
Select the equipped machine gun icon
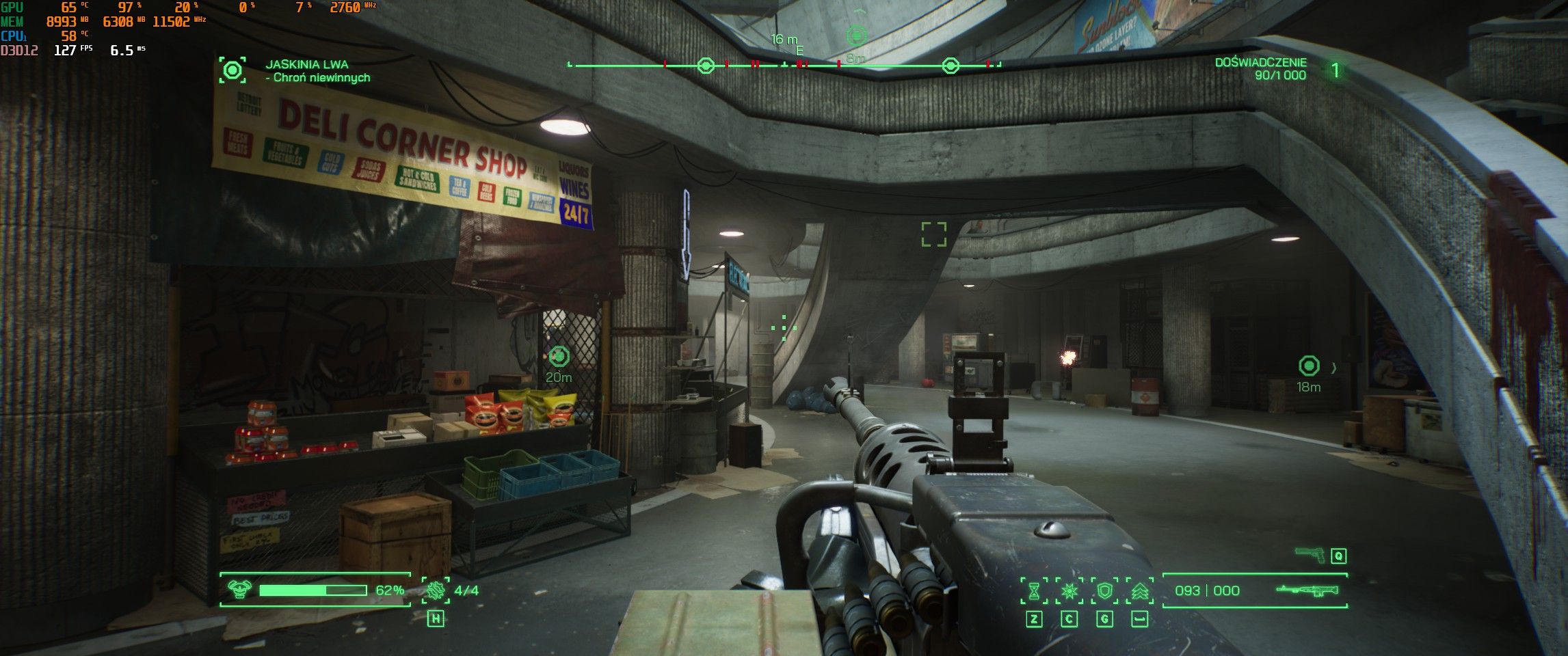coord(1307,590)
